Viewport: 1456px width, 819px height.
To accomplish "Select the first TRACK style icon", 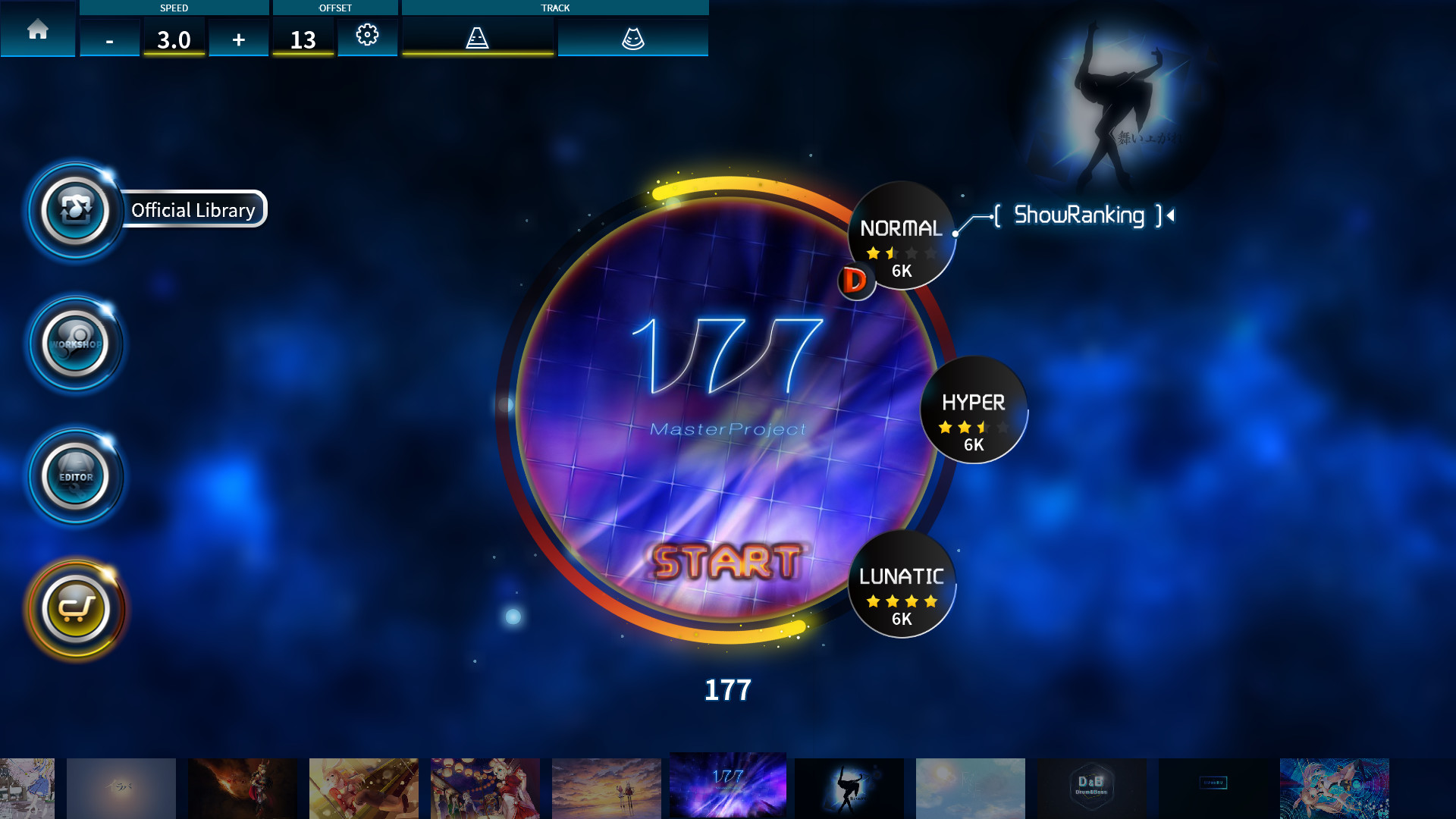I will 477,36.
